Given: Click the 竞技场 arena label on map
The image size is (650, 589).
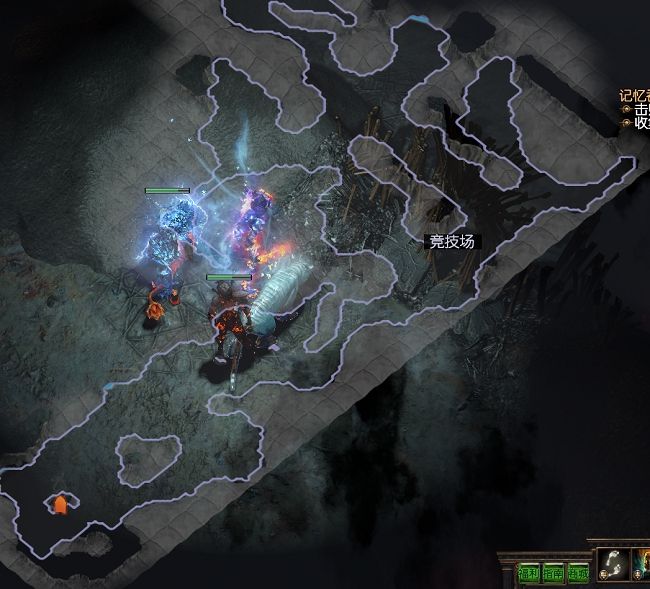Looking at the screenshot, I should point(451,241).
